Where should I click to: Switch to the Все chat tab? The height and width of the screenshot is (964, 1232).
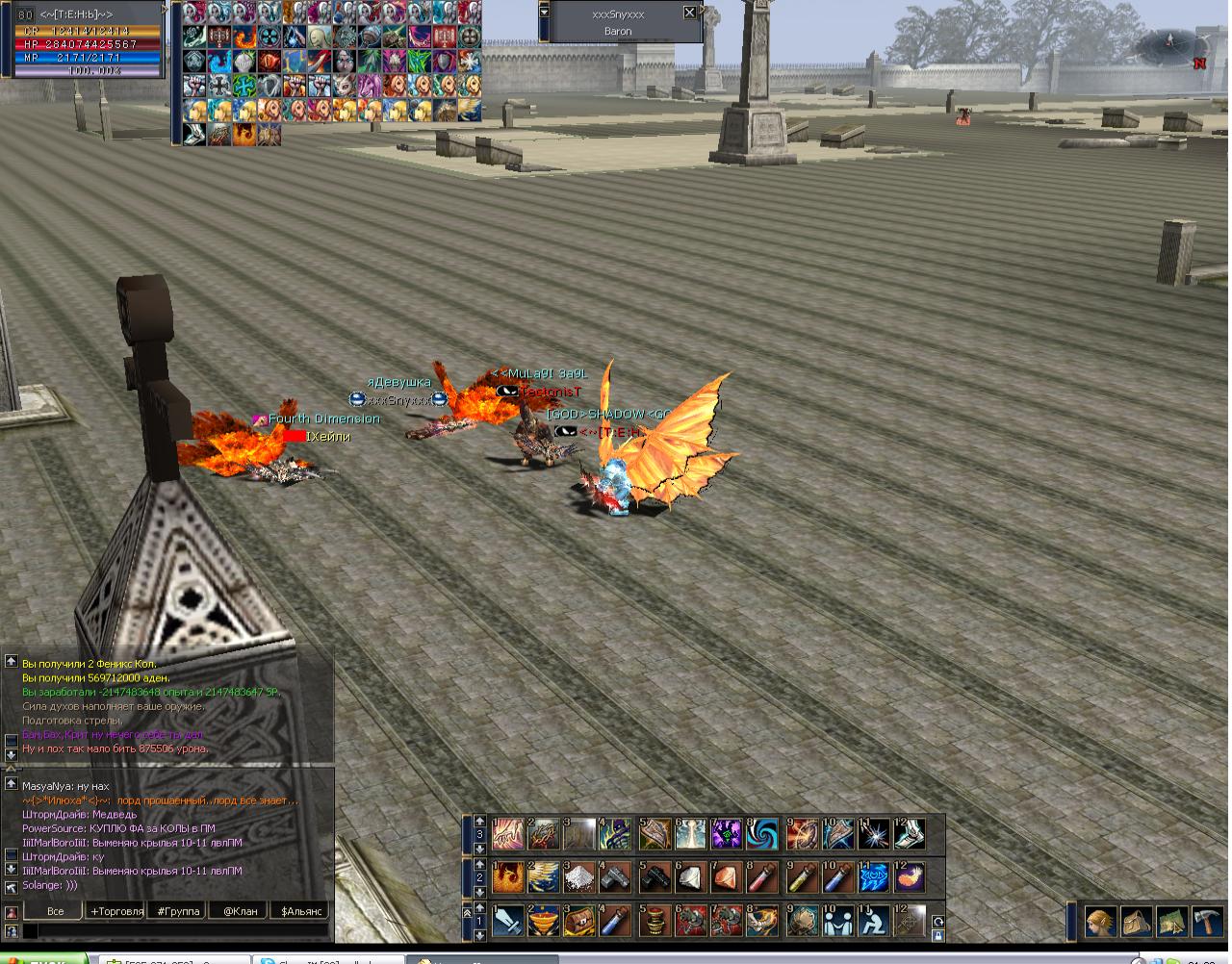click(x=55, y=911)
